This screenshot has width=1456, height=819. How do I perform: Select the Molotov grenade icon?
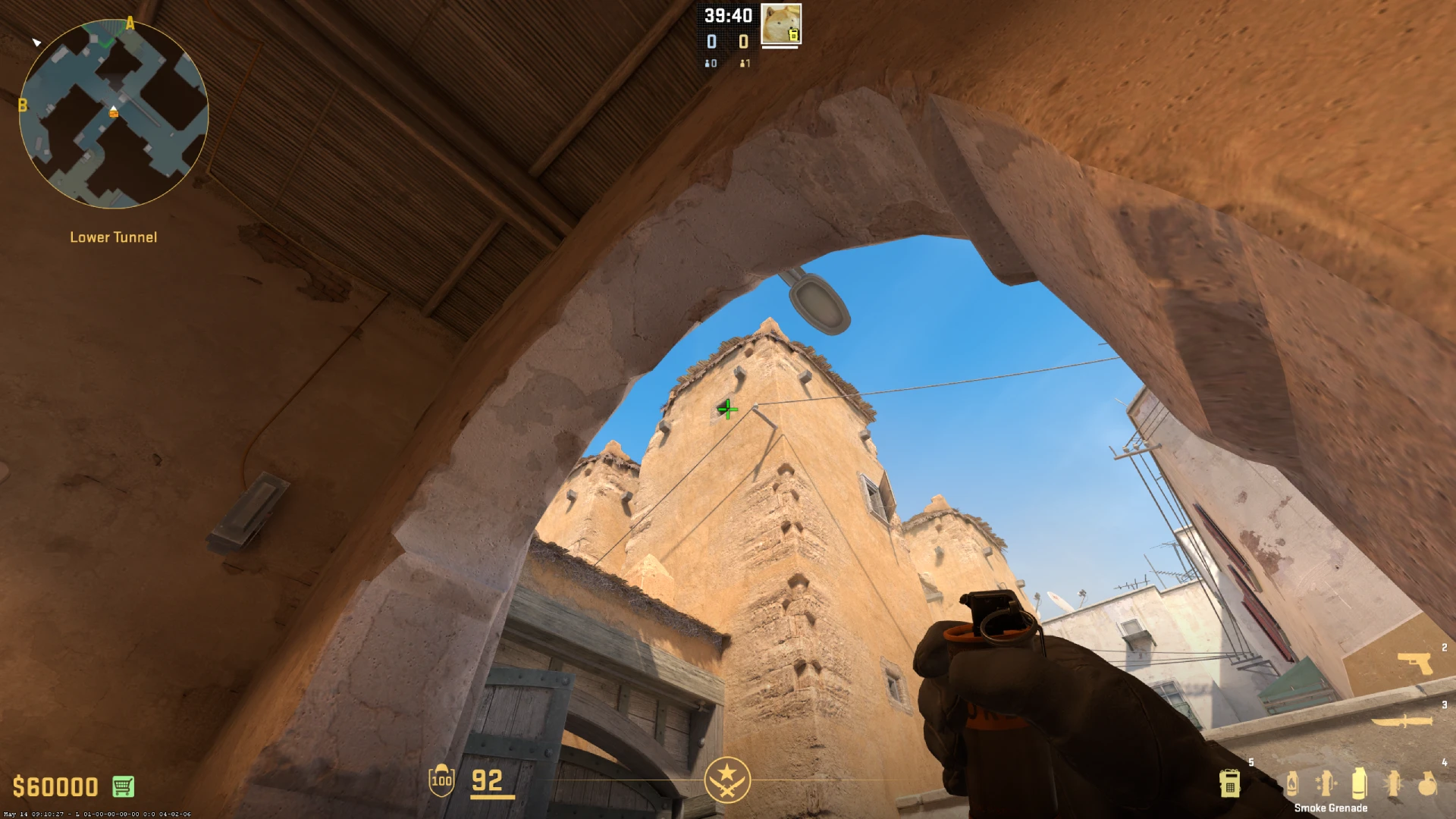pyautogui.click(x=1292, y=785)
